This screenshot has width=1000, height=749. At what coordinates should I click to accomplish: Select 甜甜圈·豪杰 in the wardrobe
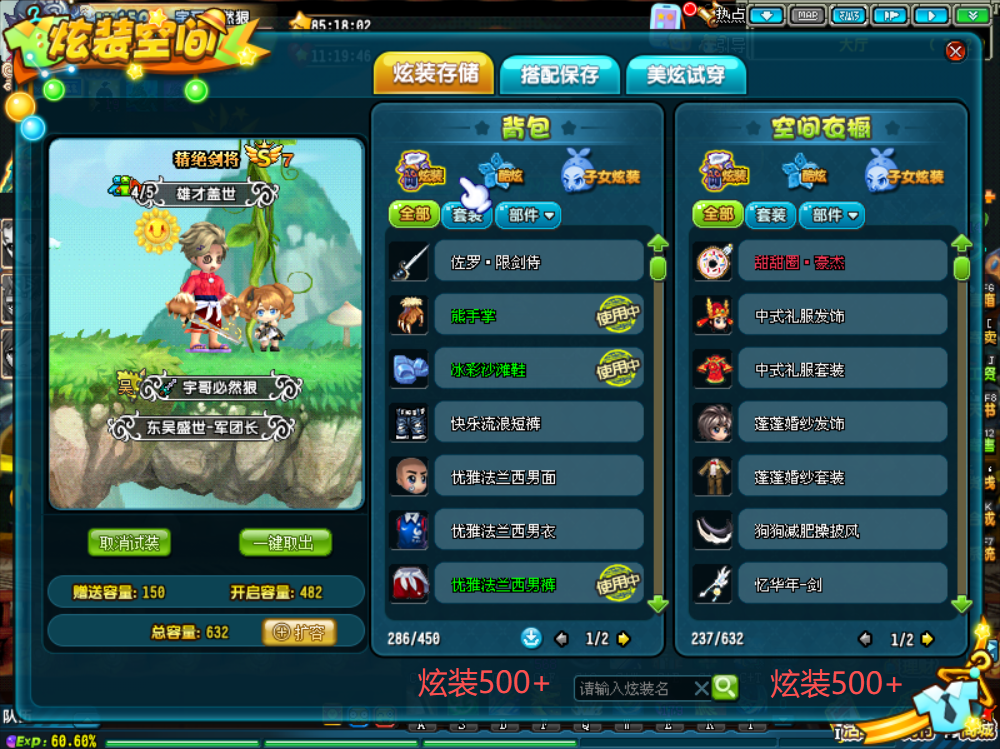[x=842, y=262]
